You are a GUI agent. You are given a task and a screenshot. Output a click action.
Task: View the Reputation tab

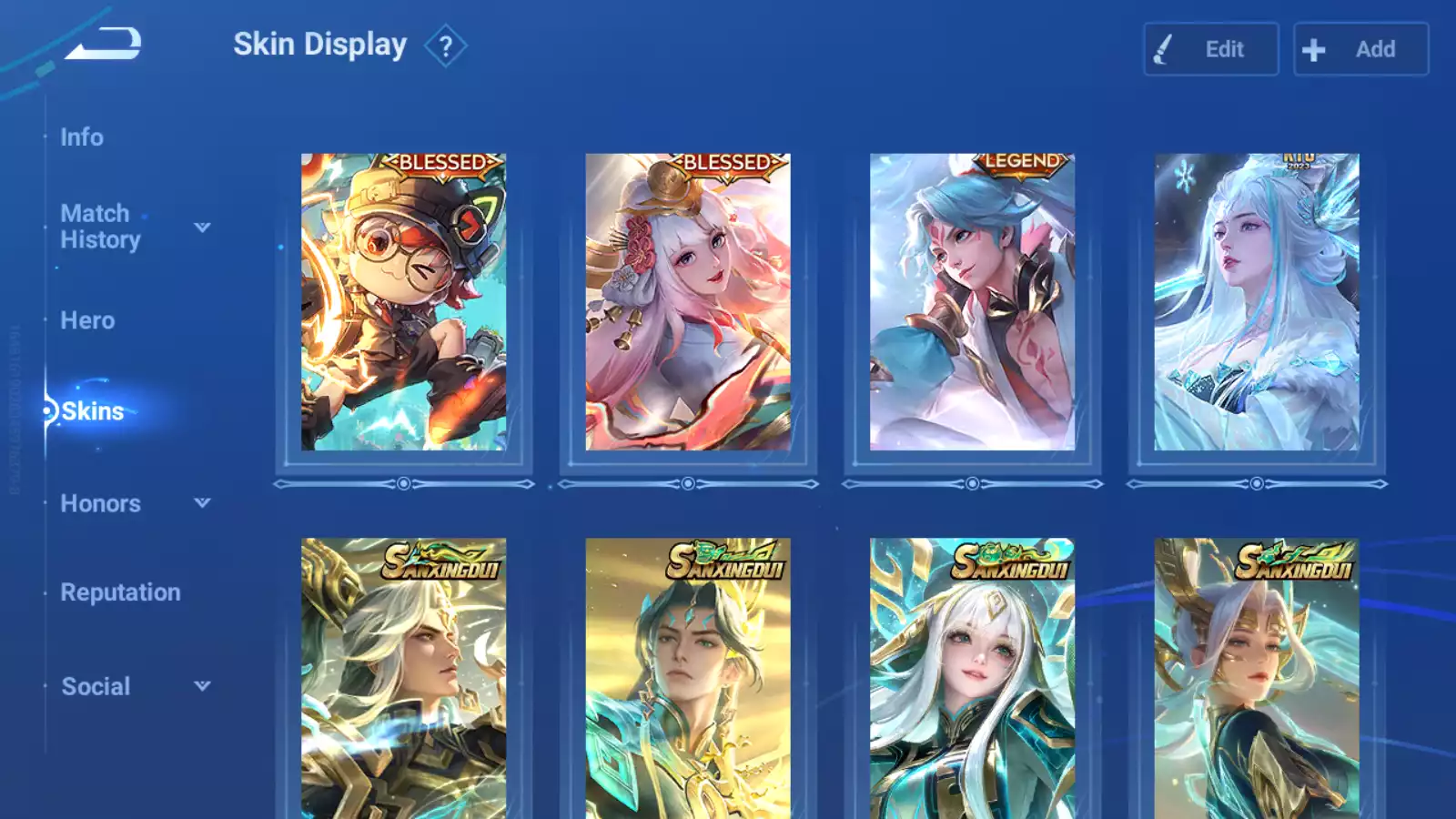pos(120,592)
